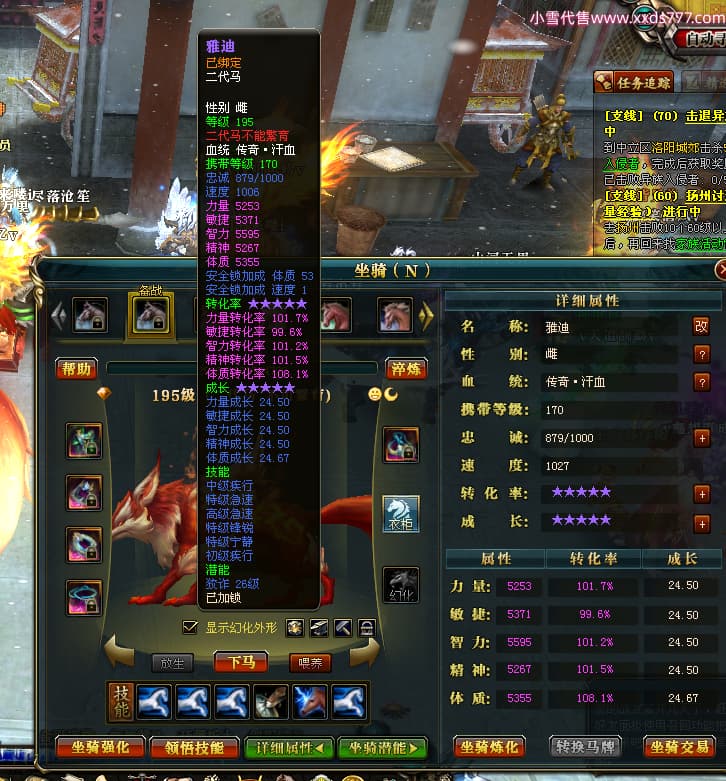The width and height of the screenshot is (726, 781).
Task: Open 坐骑交易 mount trade
Action: [x=679, y=747]
